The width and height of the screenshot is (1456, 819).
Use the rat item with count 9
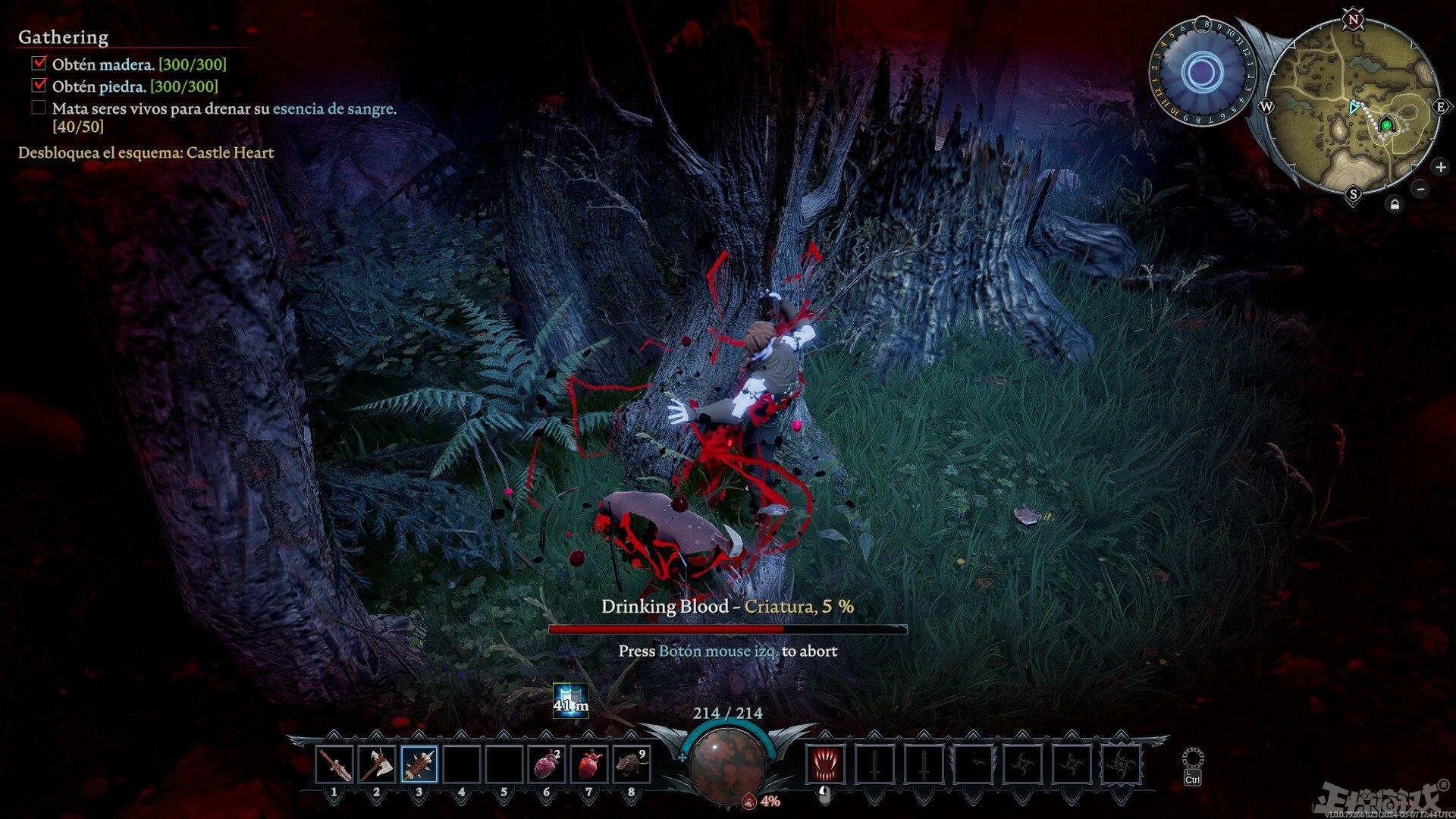pos(631,764)
